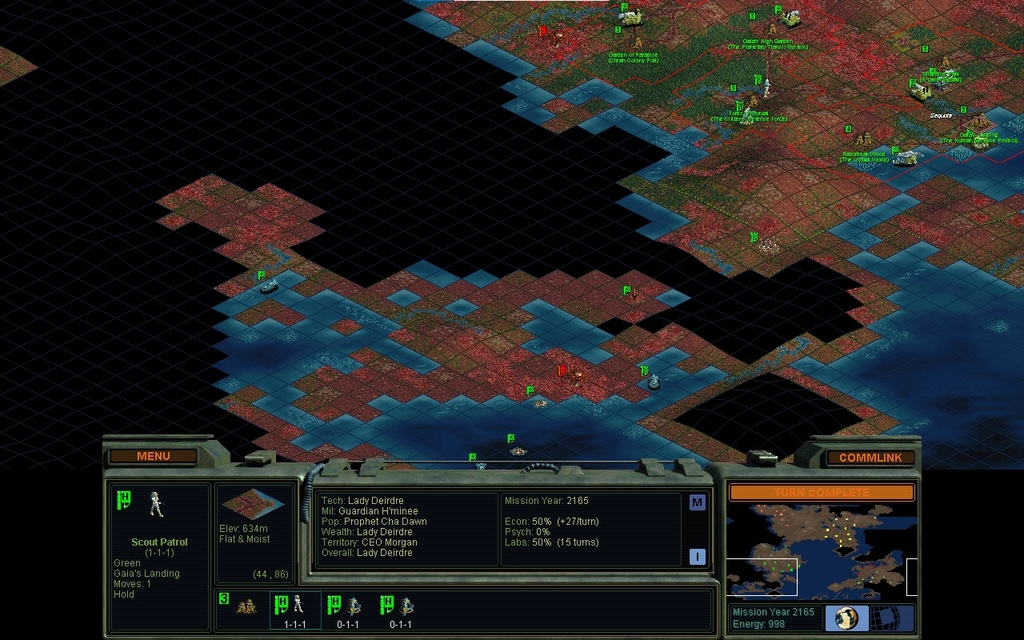The width and height of the screenshot is (1024, 640).
Task: Select the base icon in unit stack
Action: click(245, 606)
